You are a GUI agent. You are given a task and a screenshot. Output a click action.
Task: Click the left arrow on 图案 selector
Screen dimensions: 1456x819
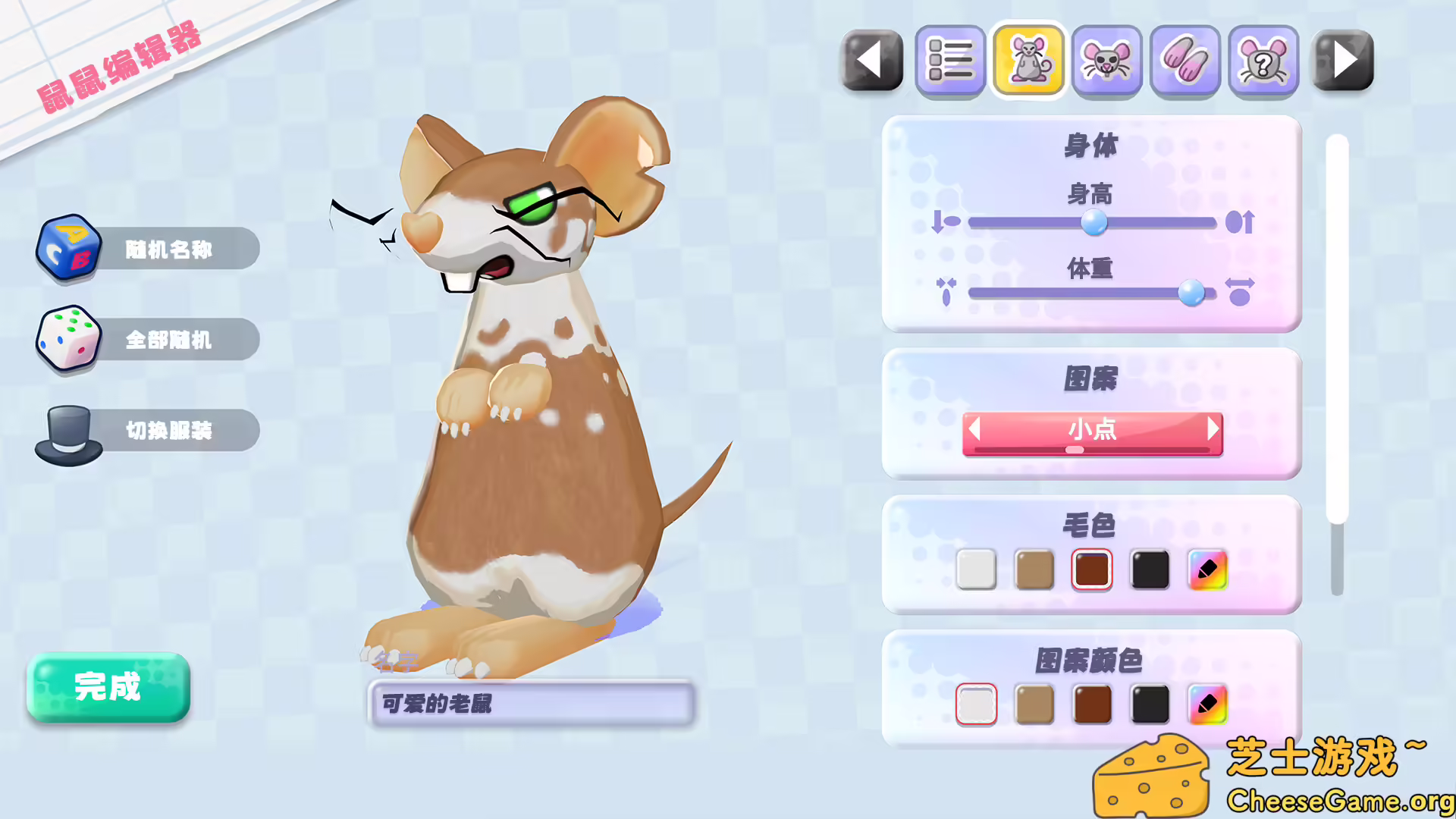[974, 430]
